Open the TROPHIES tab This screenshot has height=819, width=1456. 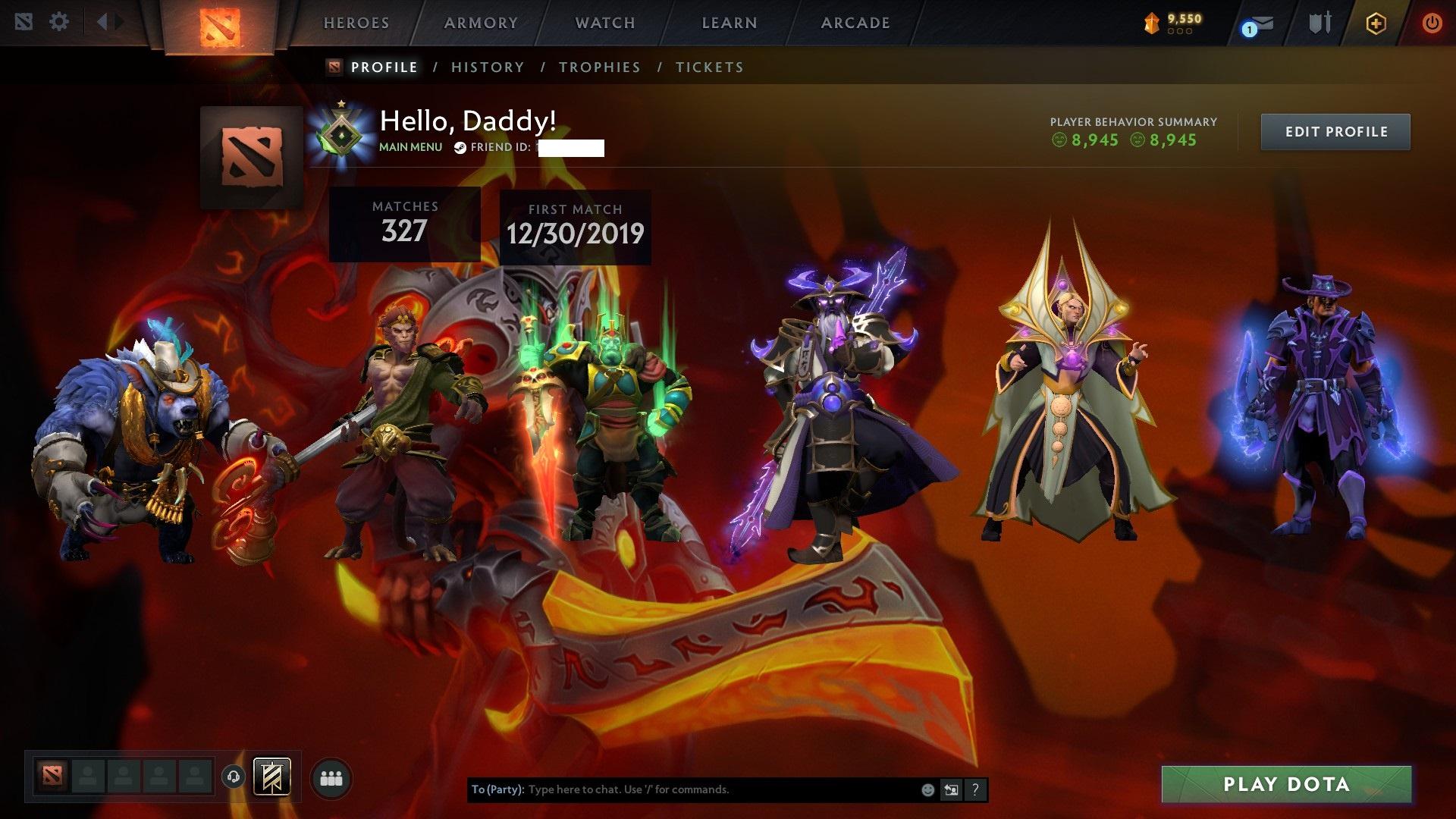pos(599,67)
